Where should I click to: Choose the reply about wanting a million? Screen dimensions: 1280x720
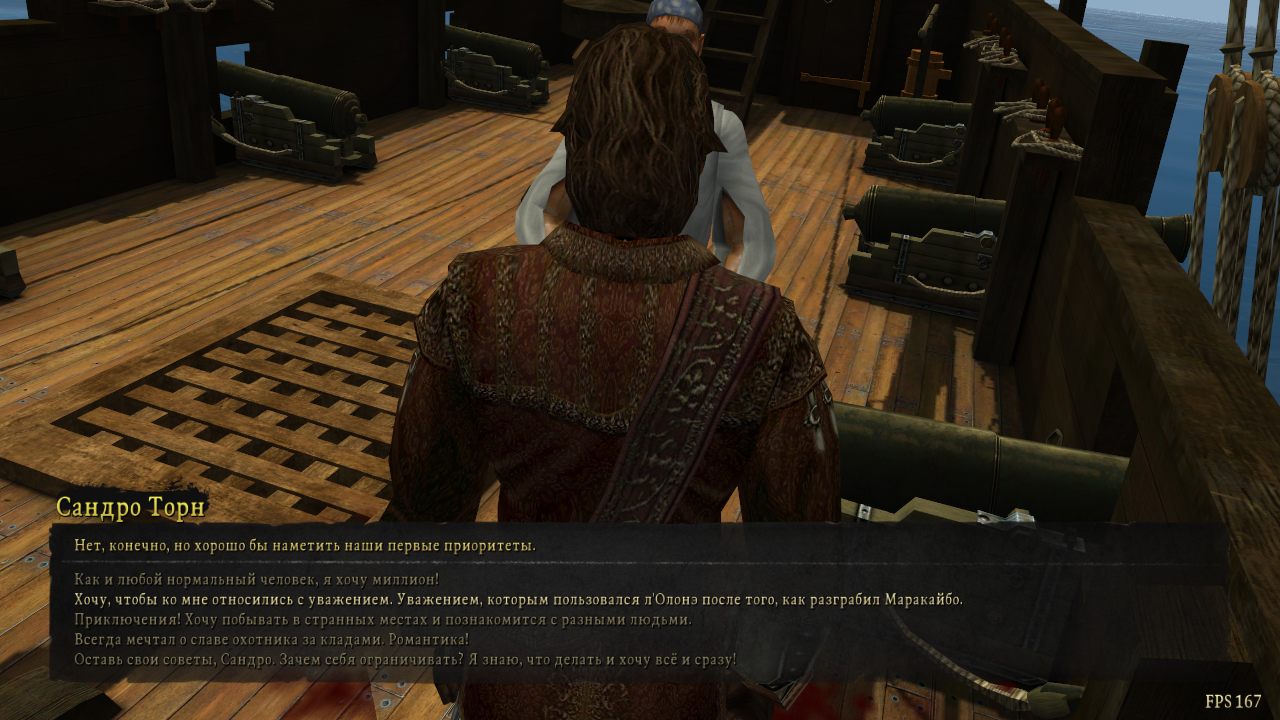[257, 579]
